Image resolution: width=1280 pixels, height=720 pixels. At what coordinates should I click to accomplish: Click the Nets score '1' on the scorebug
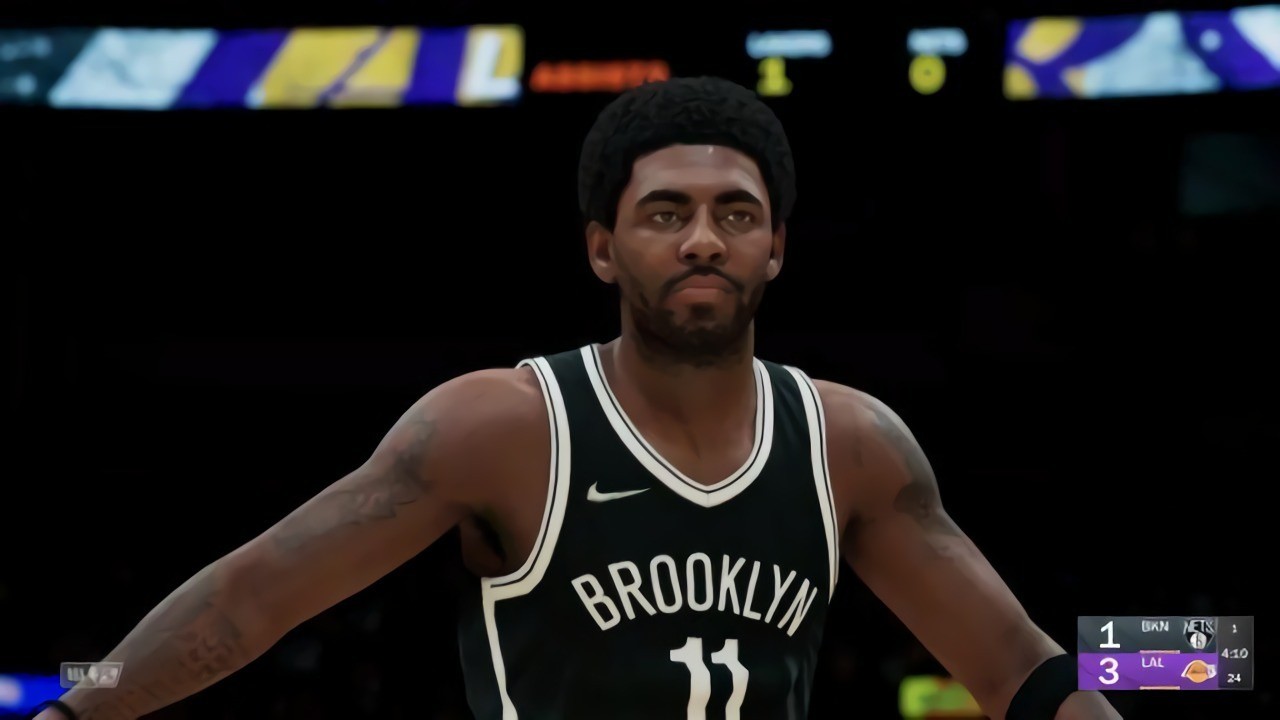(x=1110, y=633)
